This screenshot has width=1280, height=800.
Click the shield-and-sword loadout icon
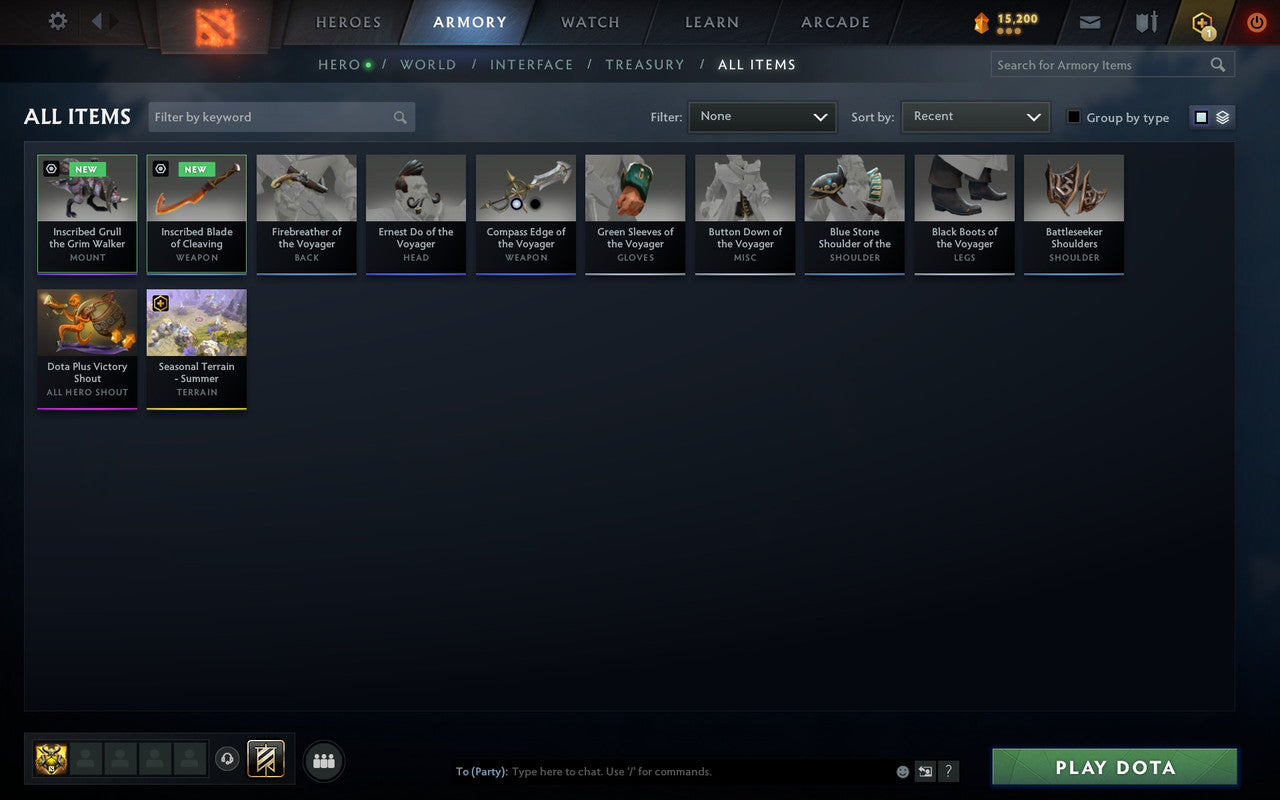point(1146,22)
